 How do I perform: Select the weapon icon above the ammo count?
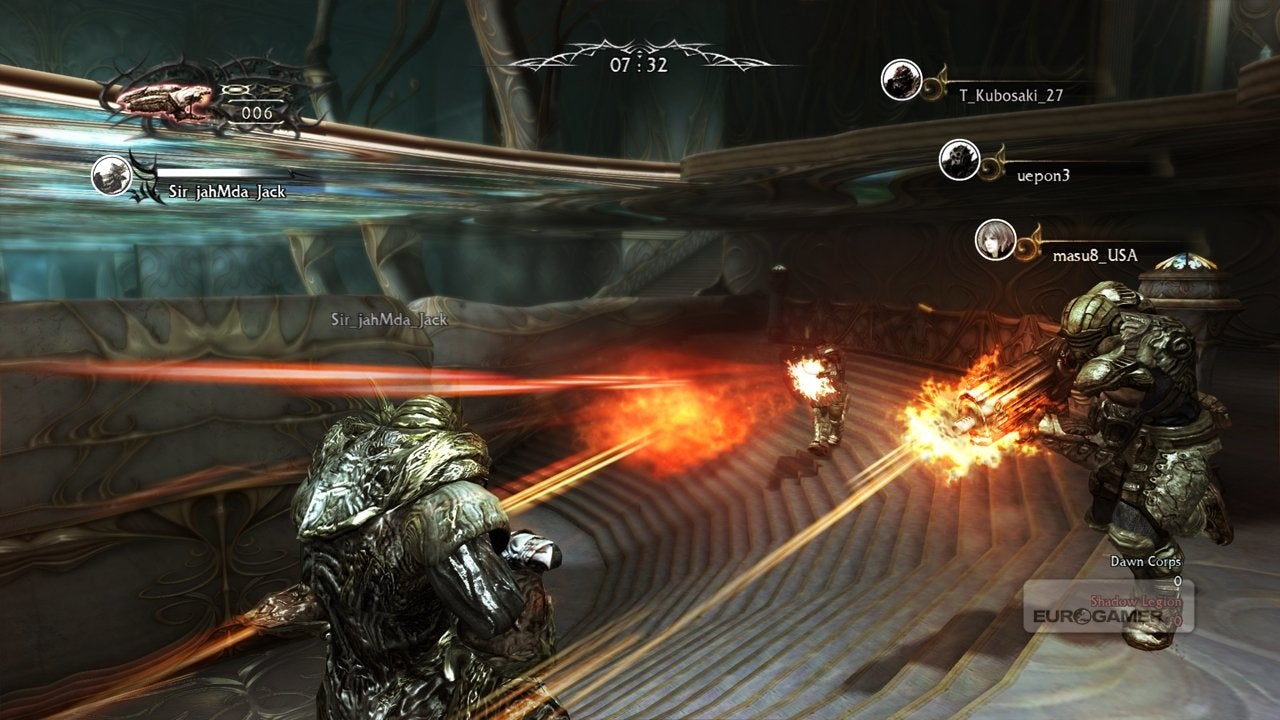(166, 98)
